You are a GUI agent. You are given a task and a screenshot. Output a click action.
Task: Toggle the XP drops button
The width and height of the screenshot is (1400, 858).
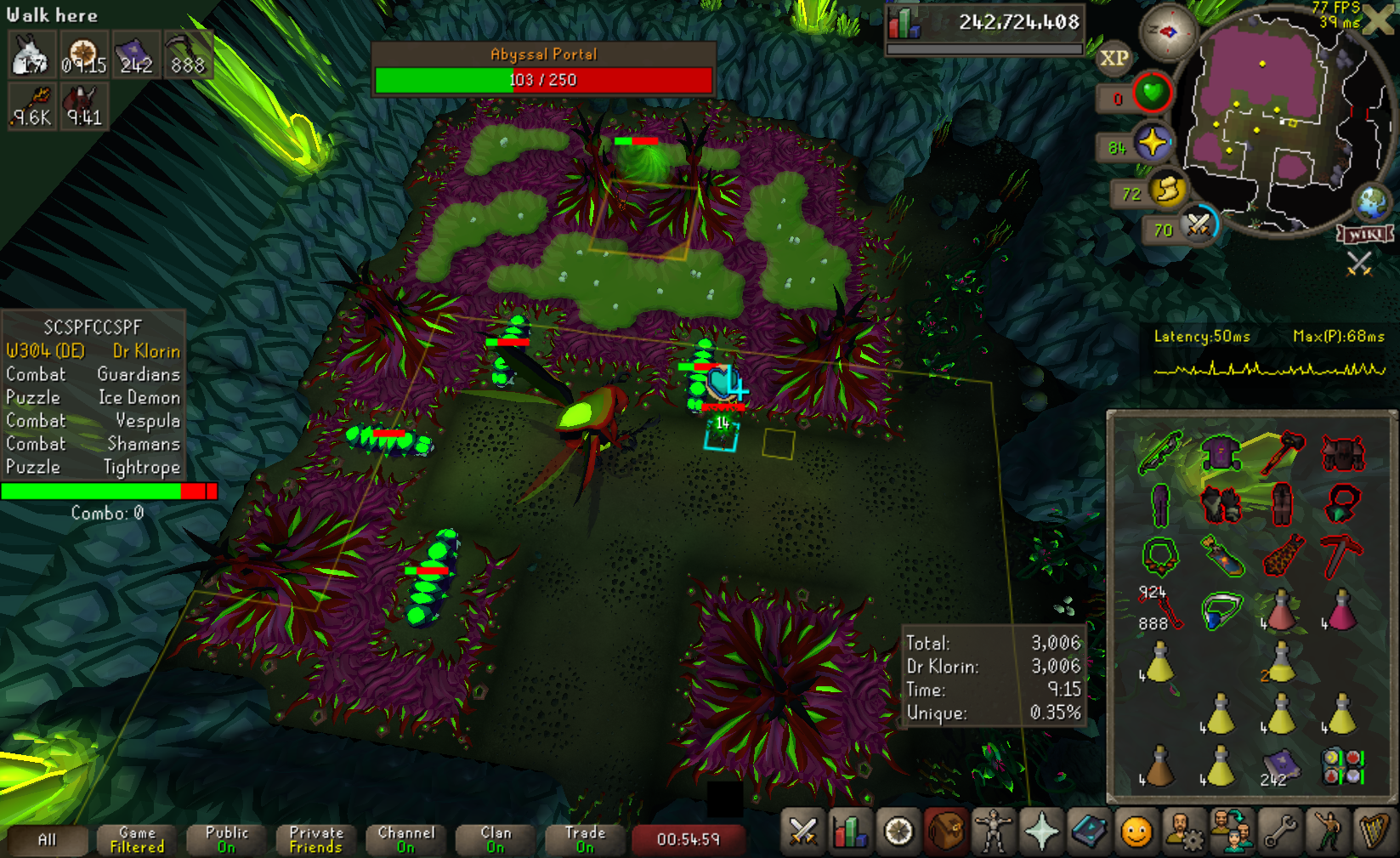(x=1114, y=58)
